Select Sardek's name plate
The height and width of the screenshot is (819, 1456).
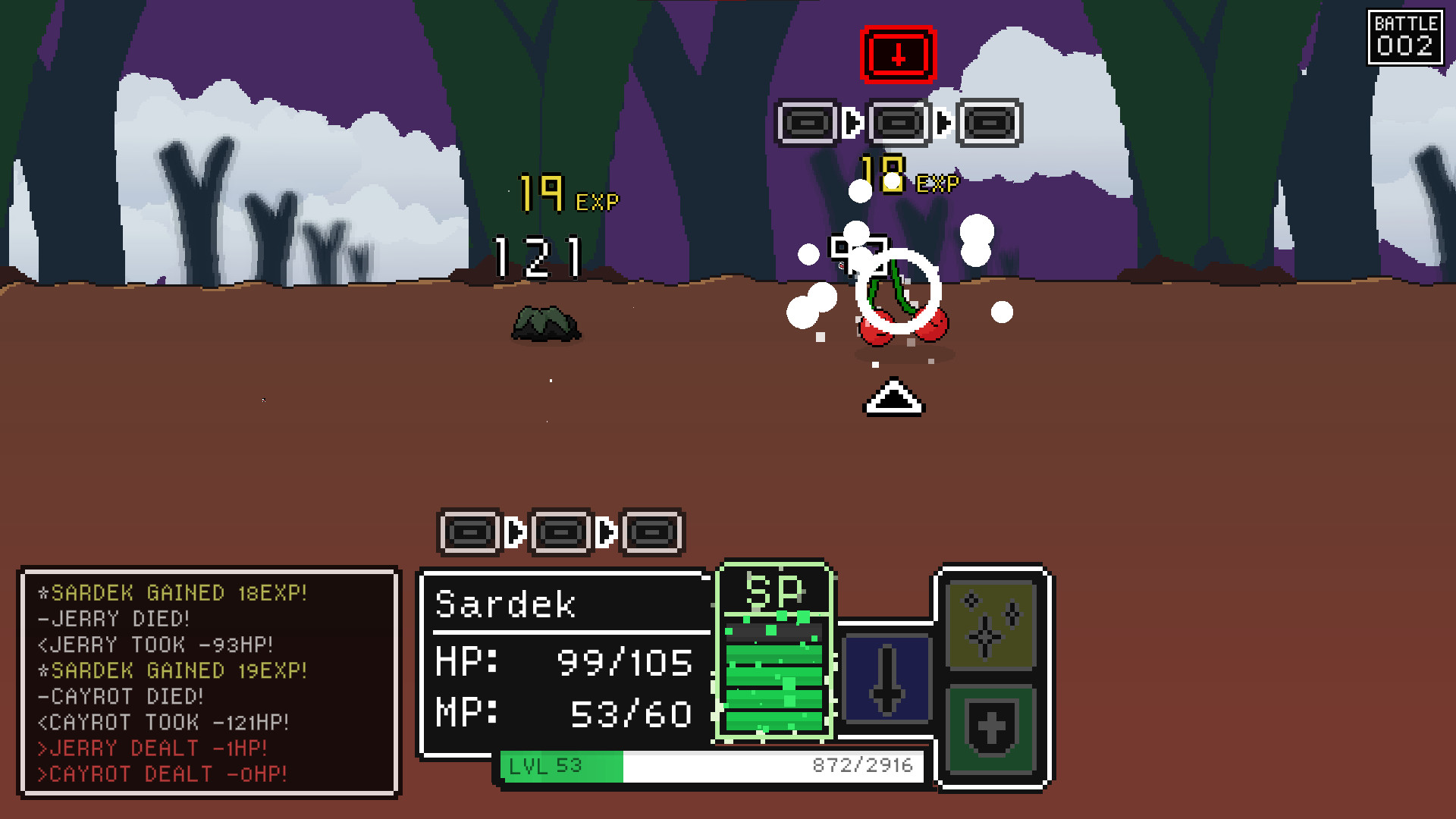pos(506,604)
